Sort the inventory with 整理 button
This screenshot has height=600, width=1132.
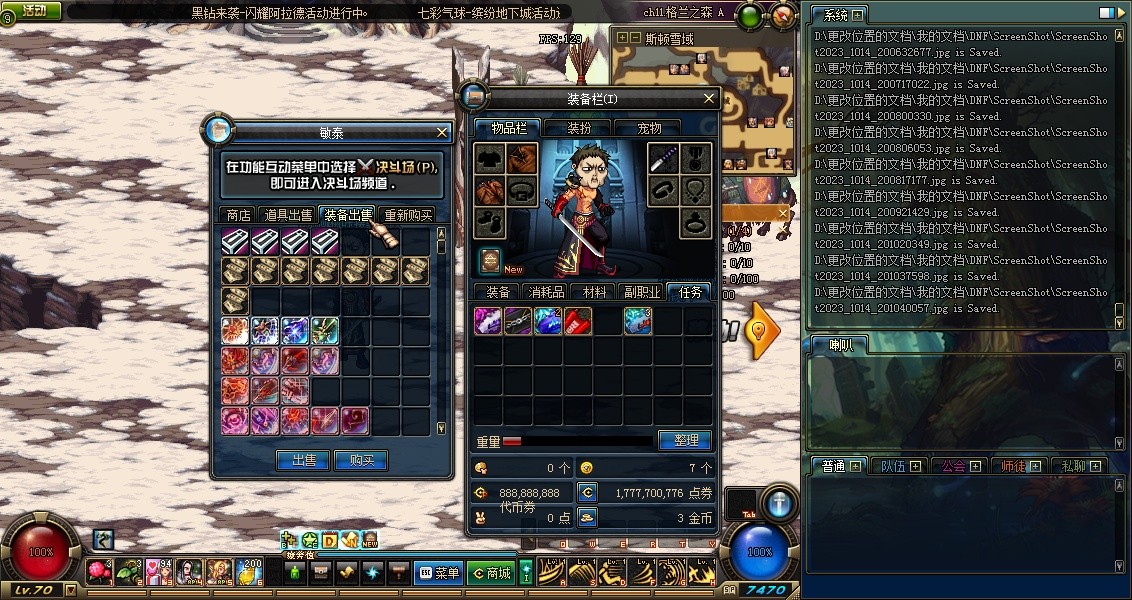(685, 440)
